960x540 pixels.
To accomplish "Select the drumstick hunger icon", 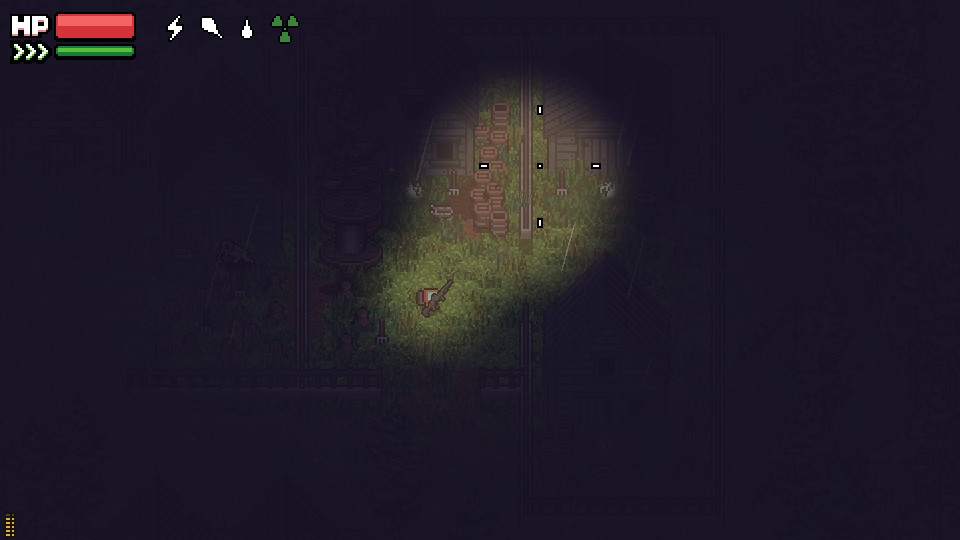I will (211, 28).
